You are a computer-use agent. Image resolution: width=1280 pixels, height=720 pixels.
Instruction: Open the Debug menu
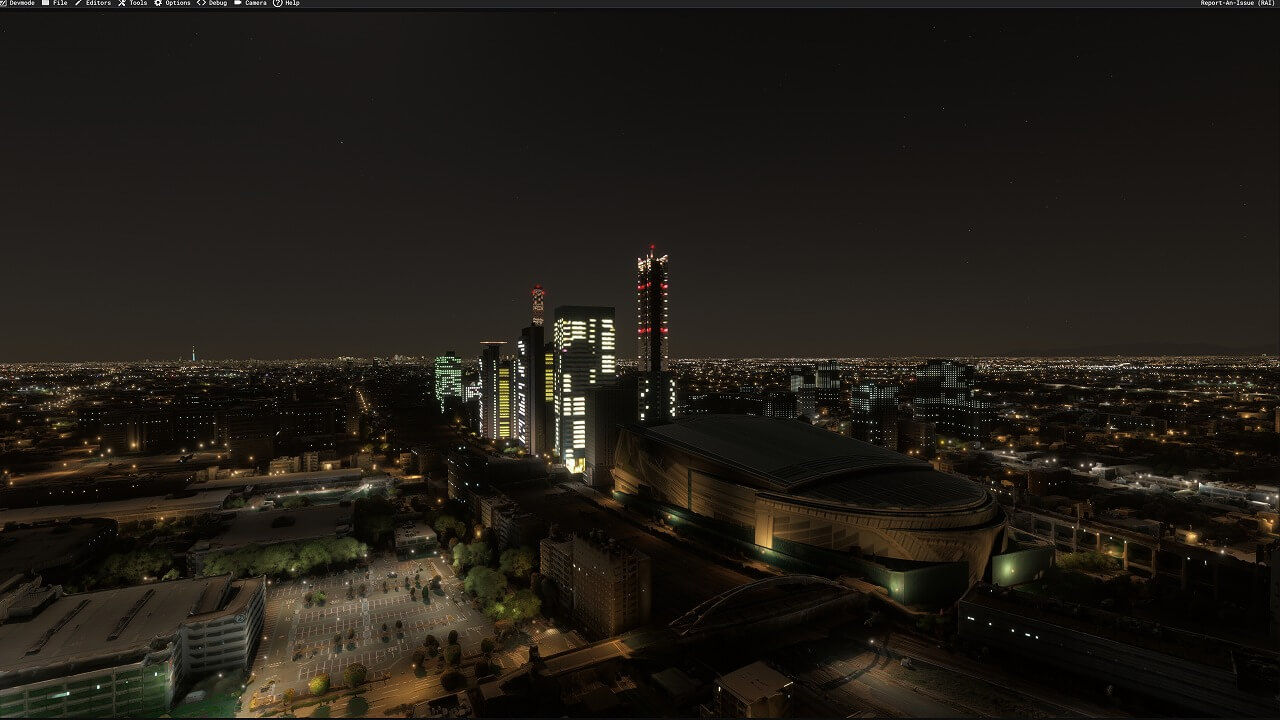(x=217, y=3)
